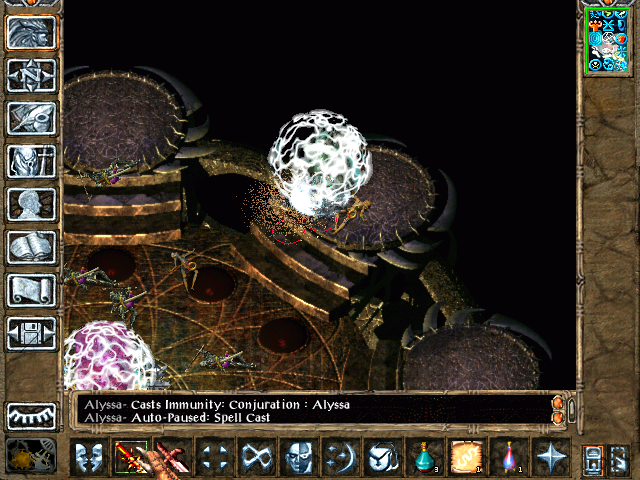Use the green potion quick item

[x=426, y=458]
